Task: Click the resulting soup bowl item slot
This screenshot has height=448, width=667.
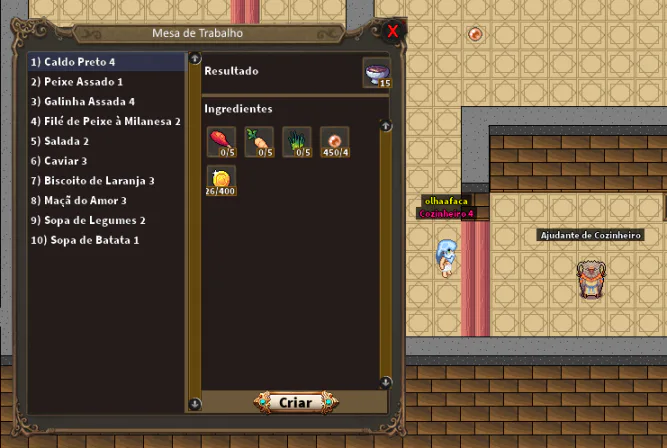Action: coord(377,73)
